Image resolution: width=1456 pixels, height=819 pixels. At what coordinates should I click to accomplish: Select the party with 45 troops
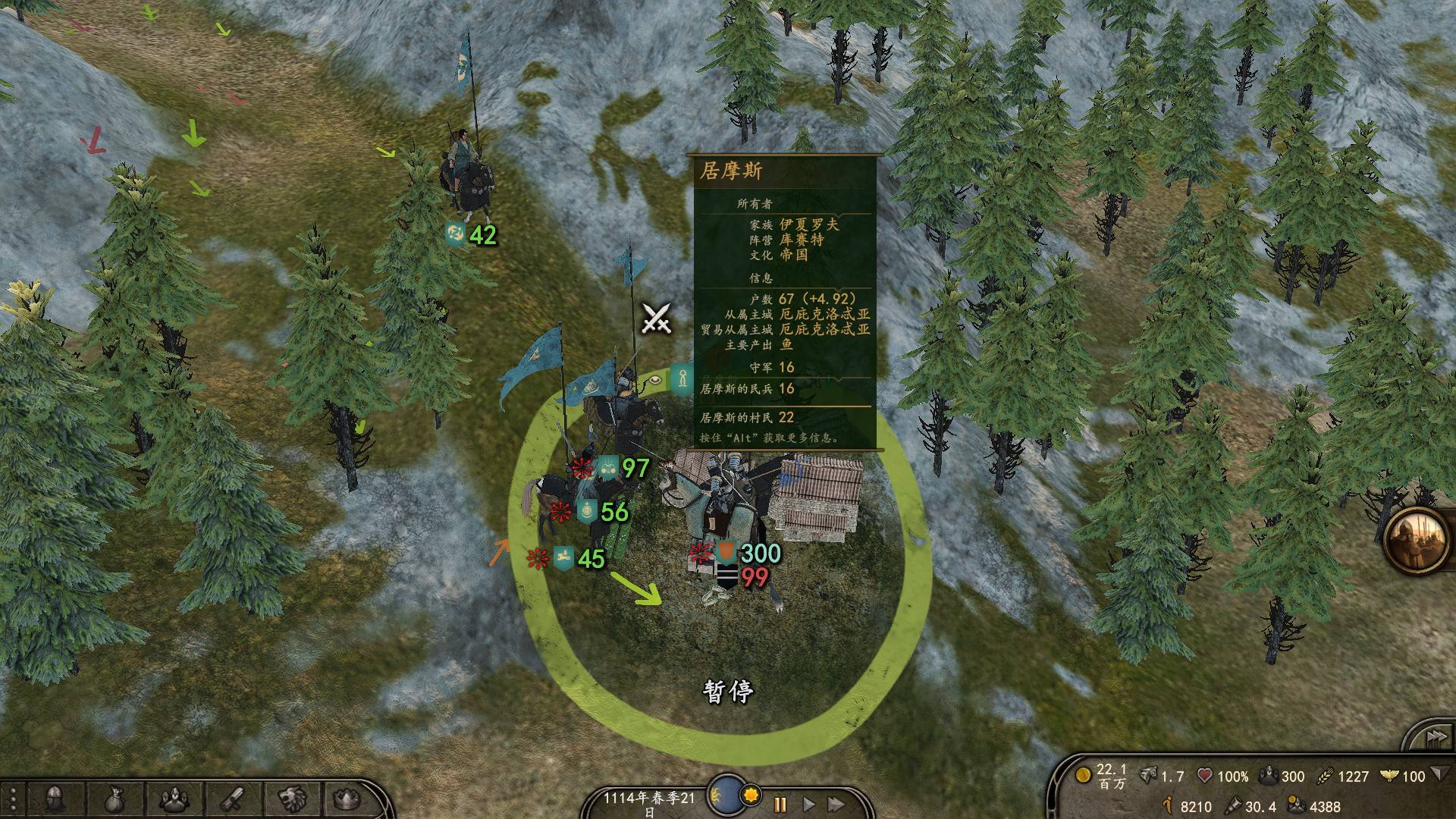pos(580,559)
